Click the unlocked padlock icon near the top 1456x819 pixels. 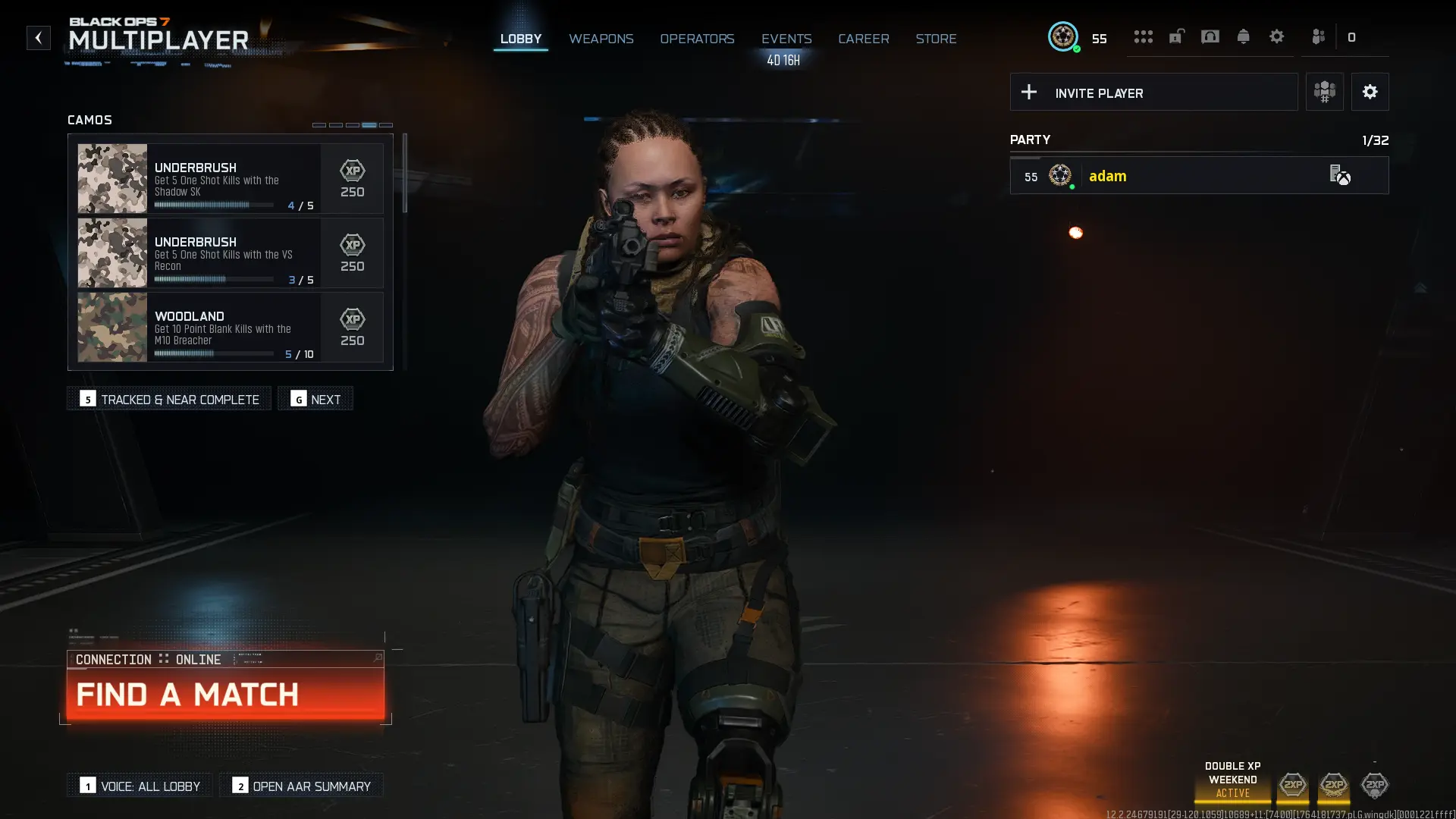(x=1176, y=36)
